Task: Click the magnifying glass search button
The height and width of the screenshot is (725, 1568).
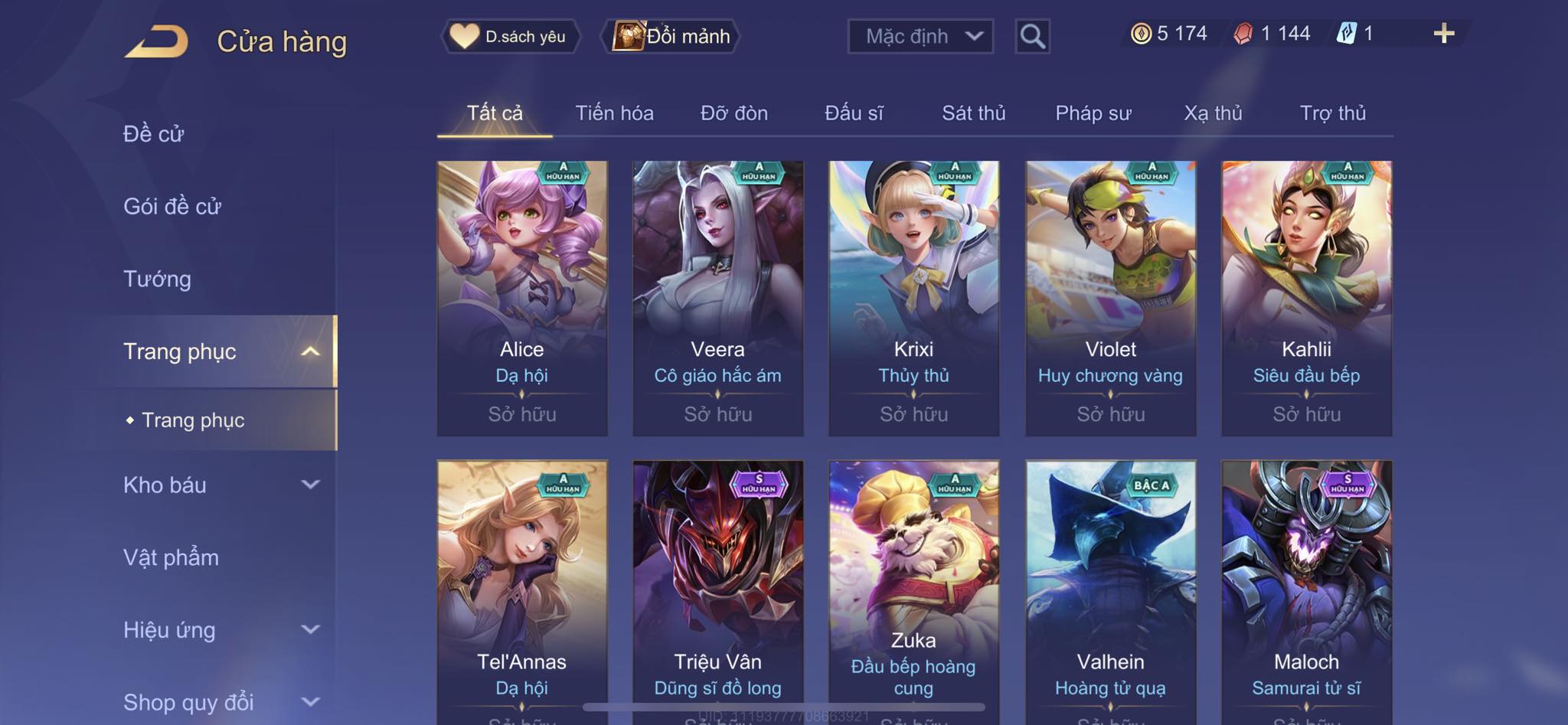Action: [x=1032, y=36]
